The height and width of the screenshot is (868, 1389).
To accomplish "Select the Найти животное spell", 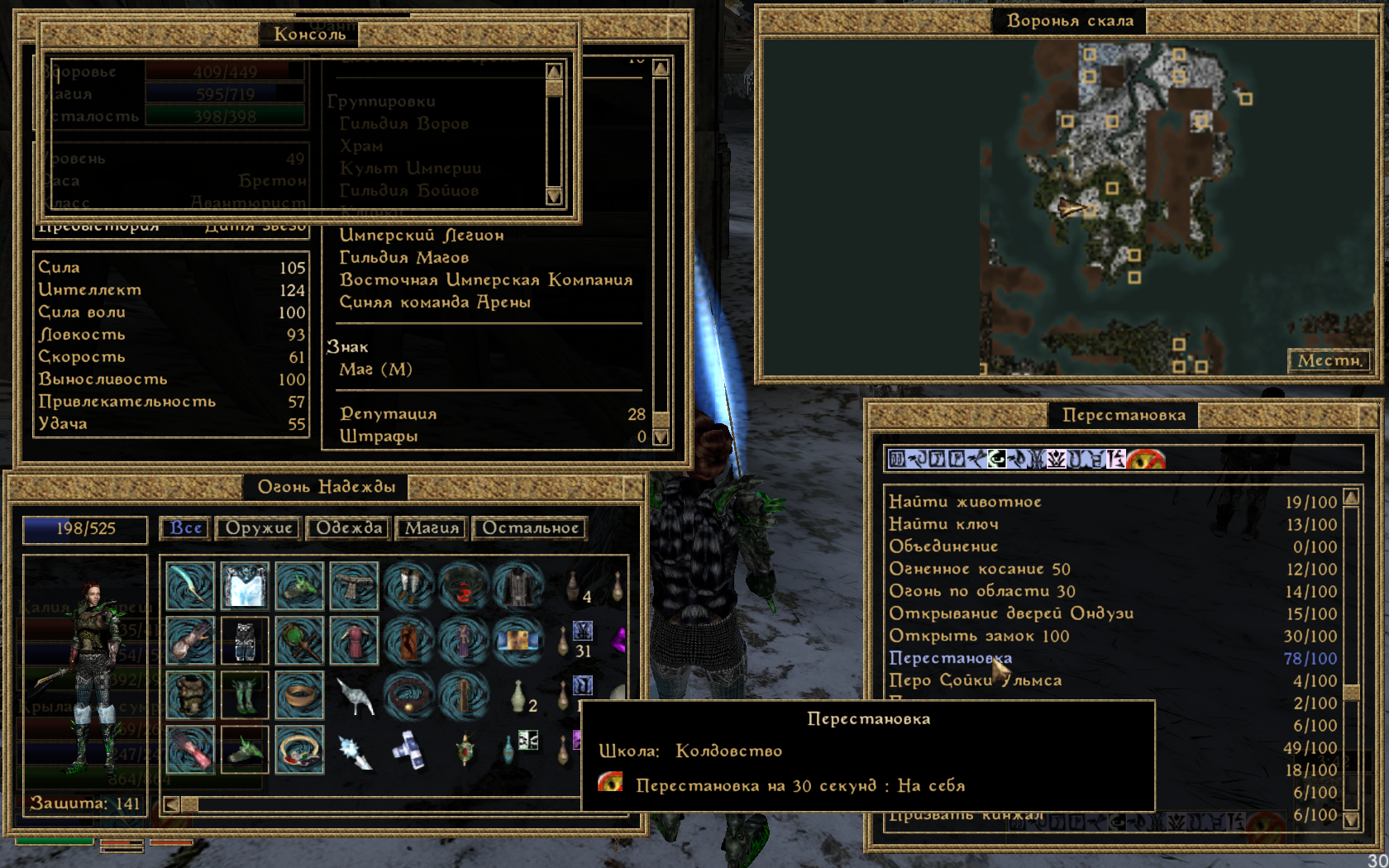I will pyautogui.click(x=965, y=502).
